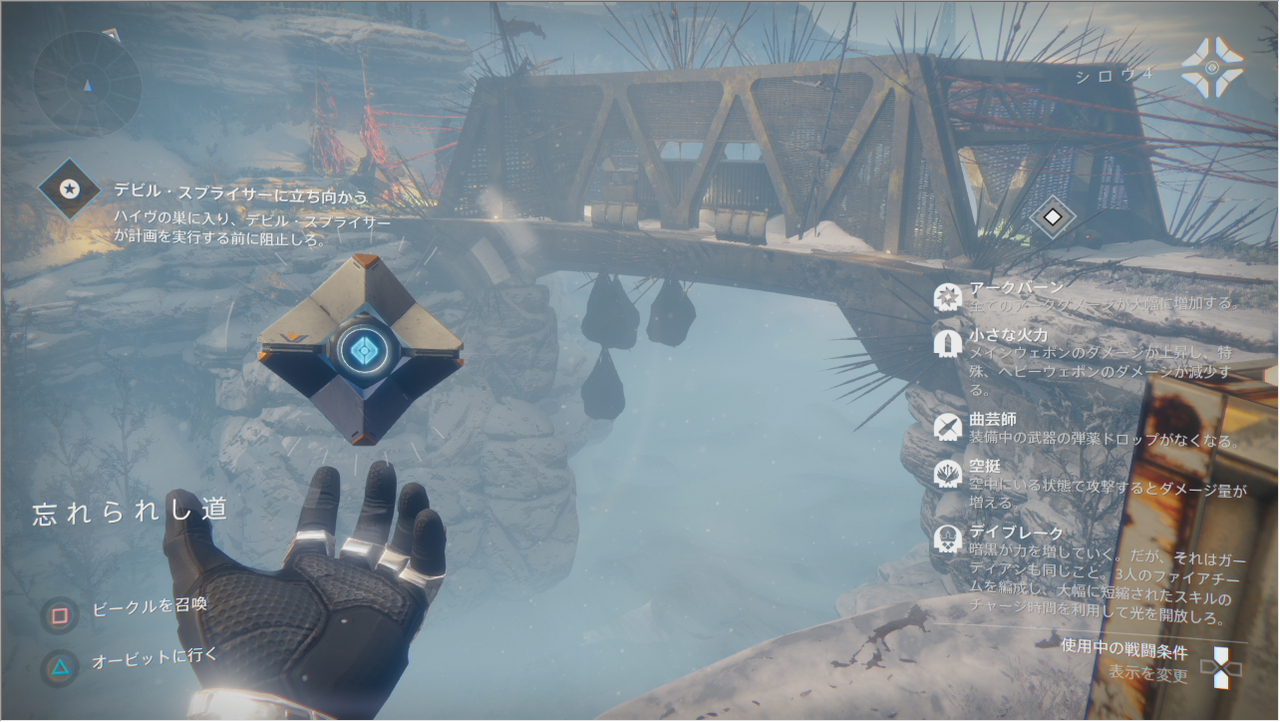The height and width of the screenshot is (722, 1280).
Task: Choose the 小さな火力 modifier icon
Action: (x=947, y=342)
